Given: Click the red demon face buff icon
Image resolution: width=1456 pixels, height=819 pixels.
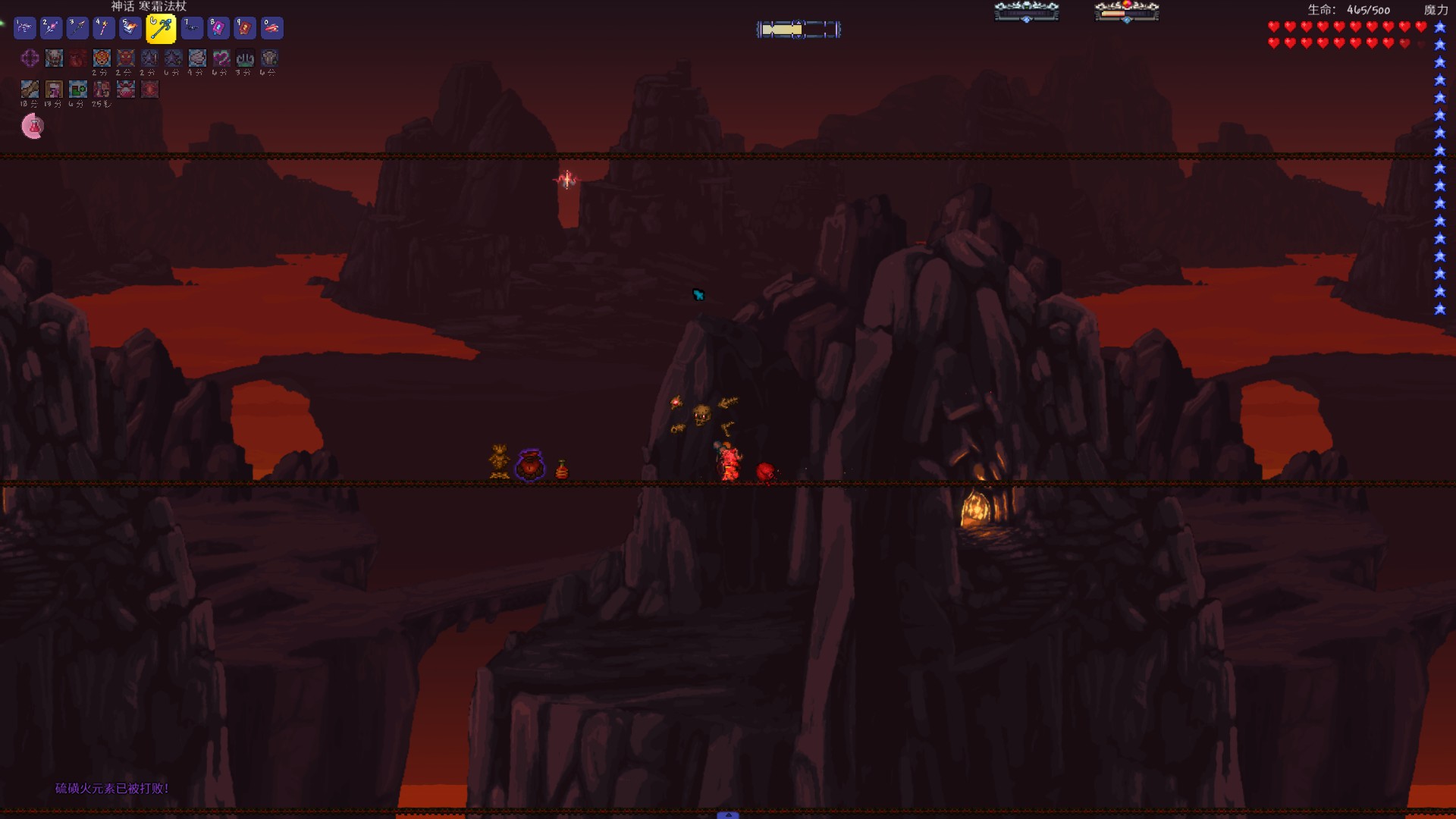Looking at the screenshot, I should (x=126, y=58).
